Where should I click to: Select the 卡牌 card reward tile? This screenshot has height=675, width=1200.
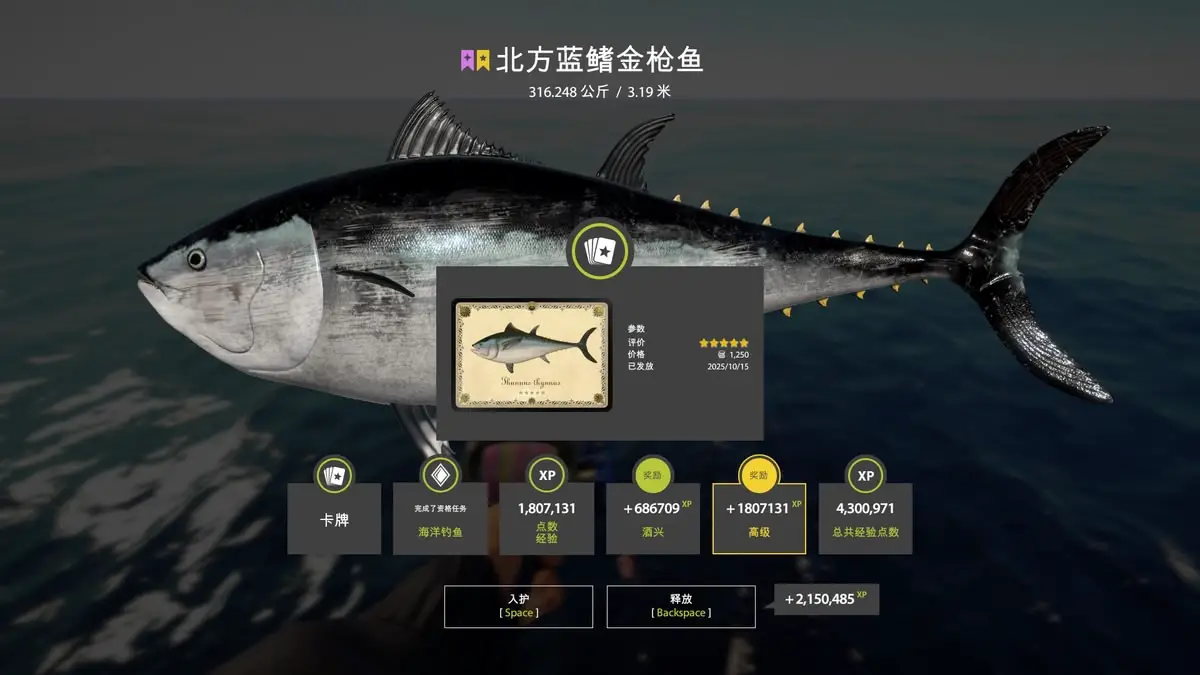click(334, 519)
